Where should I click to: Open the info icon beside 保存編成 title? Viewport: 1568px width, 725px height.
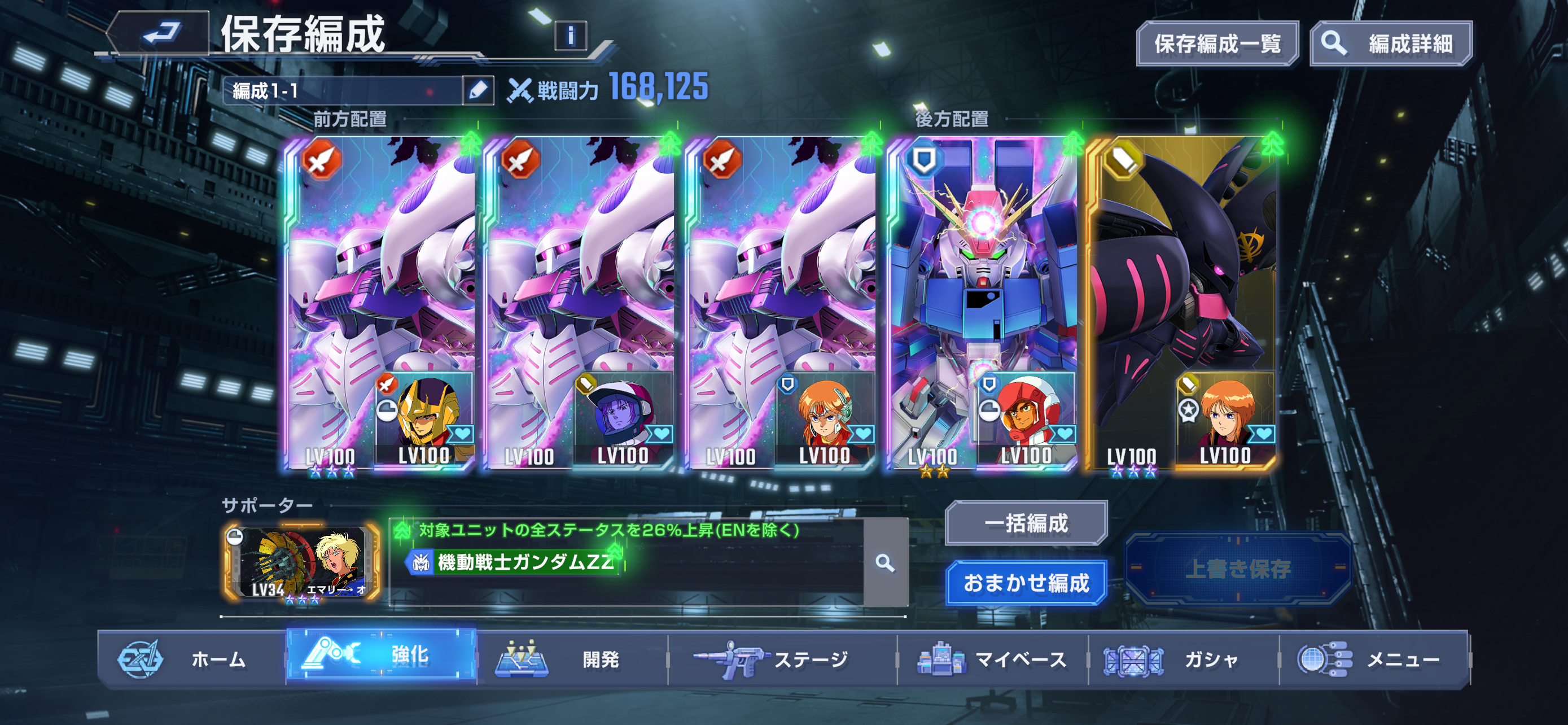tap(570, 36)
